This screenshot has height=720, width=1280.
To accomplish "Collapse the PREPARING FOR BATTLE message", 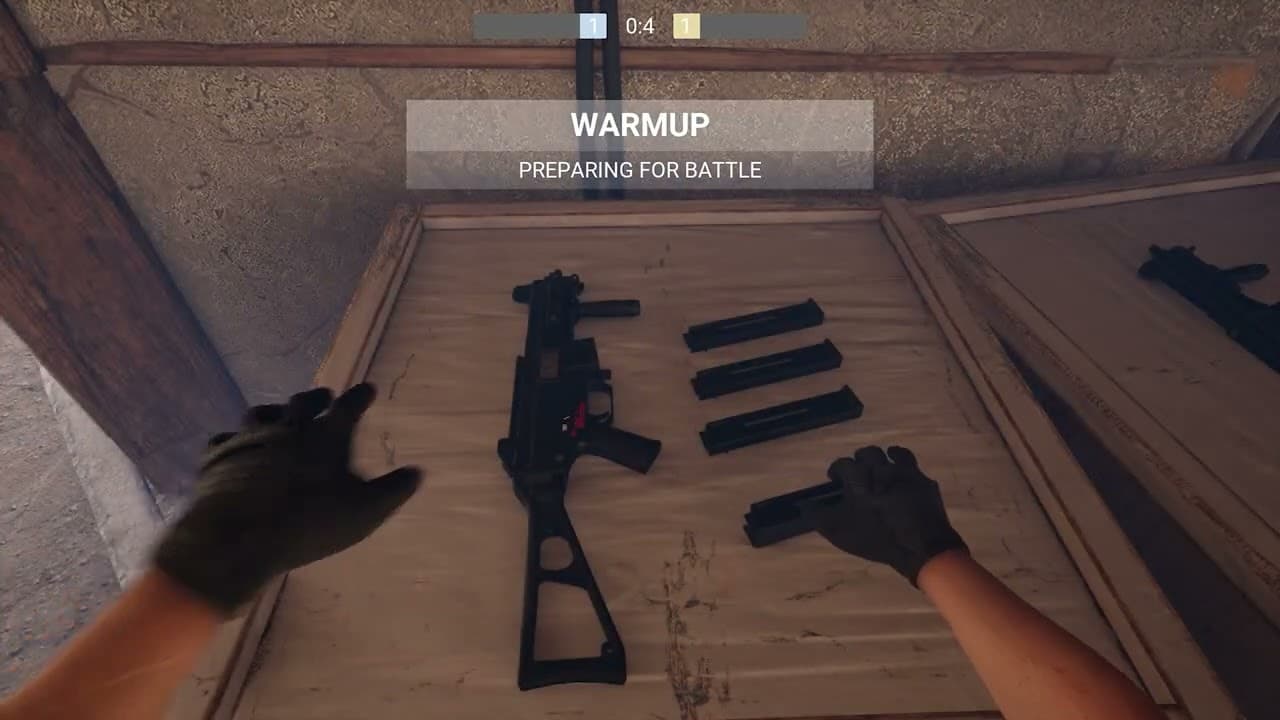I will click(x=640, y=170).
